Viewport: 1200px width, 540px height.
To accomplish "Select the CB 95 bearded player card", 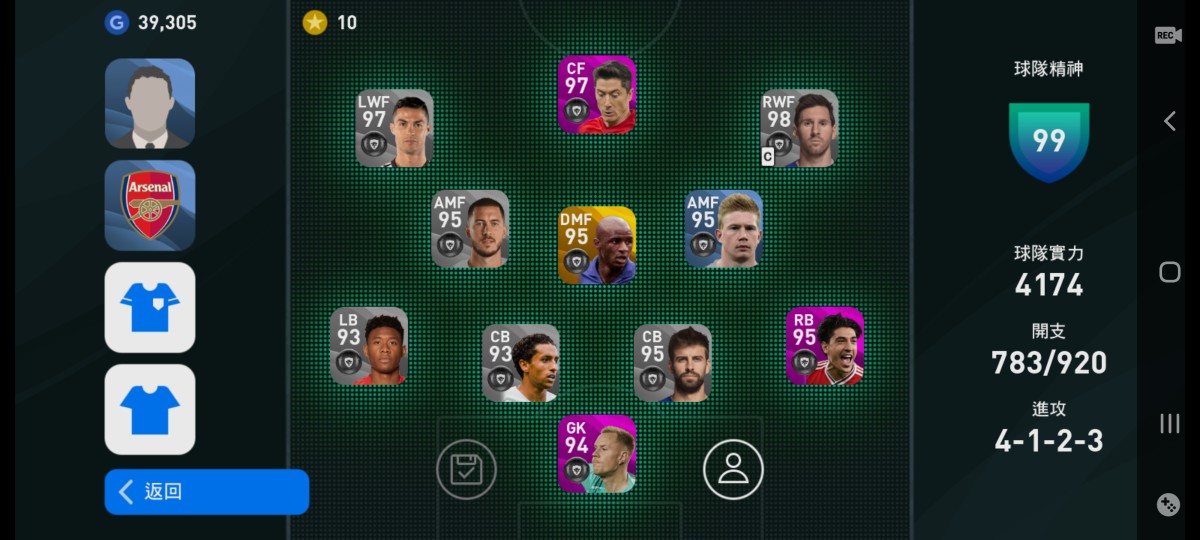I will (x=672, y=363).
